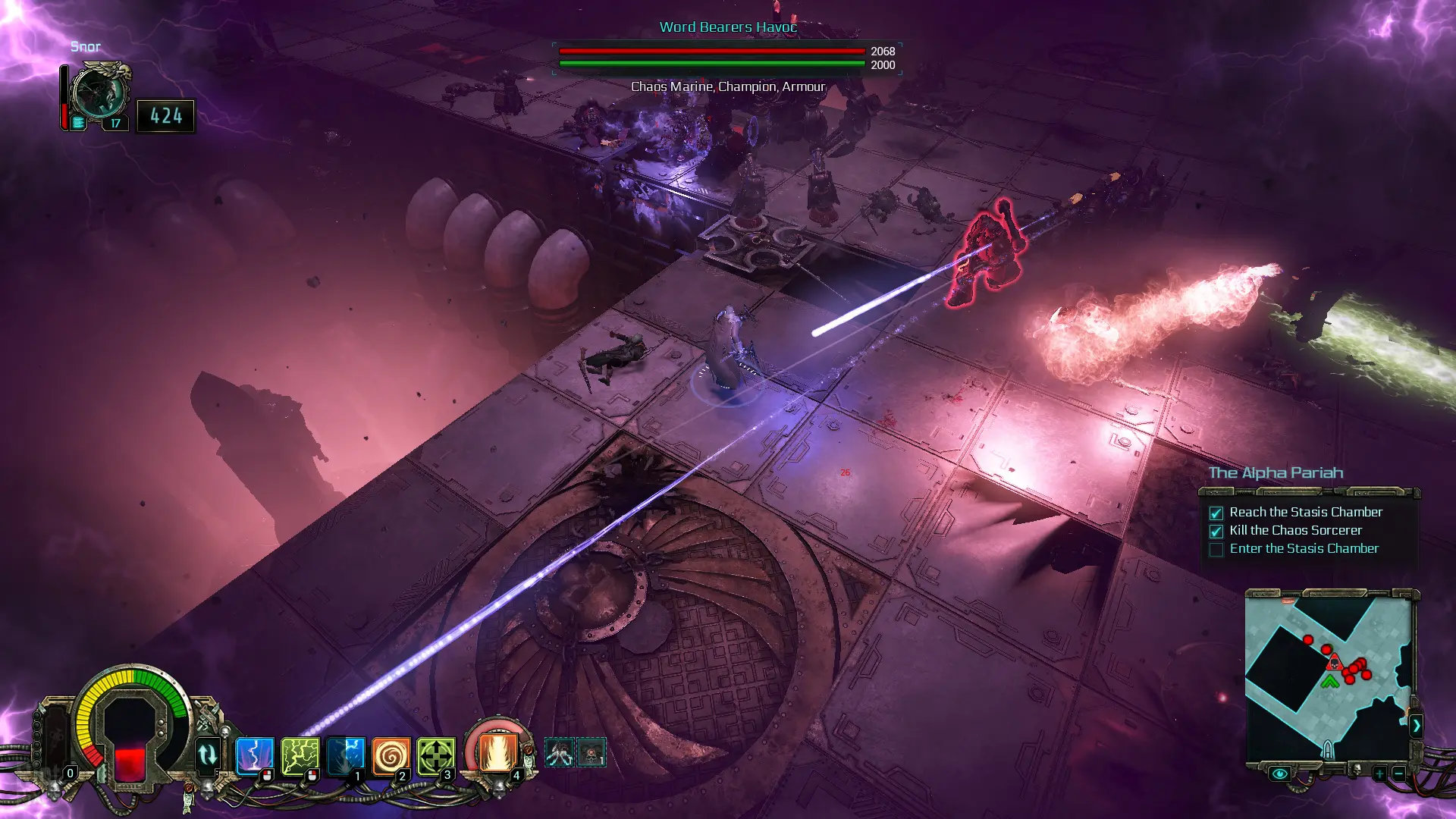This screenshot has height=819, width=1456.
Task: Toggle the minimap eye visibility button
Action: [1279, 774]
